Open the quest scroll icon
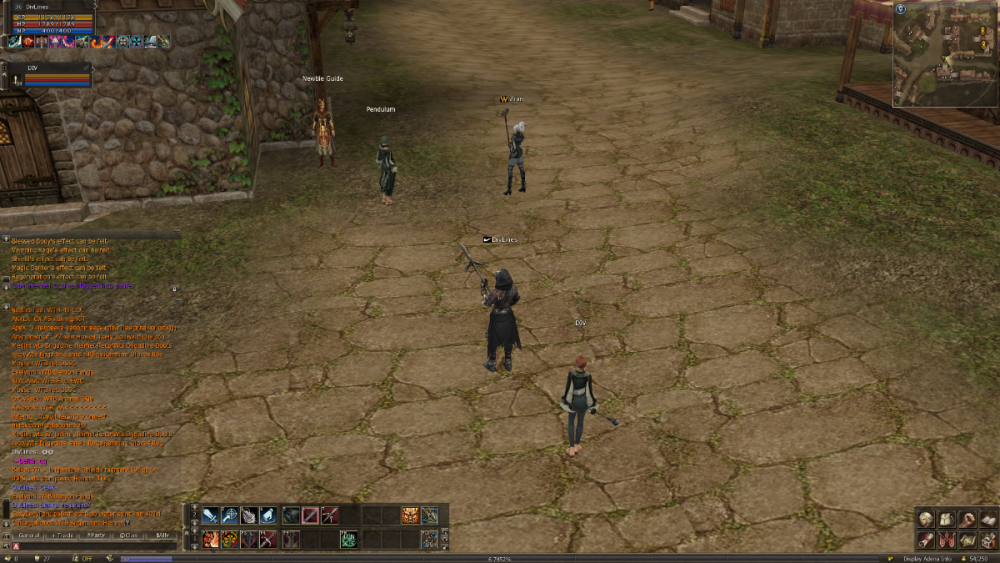The width and height of the screenshot is (1000, 563). [x=926, y=540]
